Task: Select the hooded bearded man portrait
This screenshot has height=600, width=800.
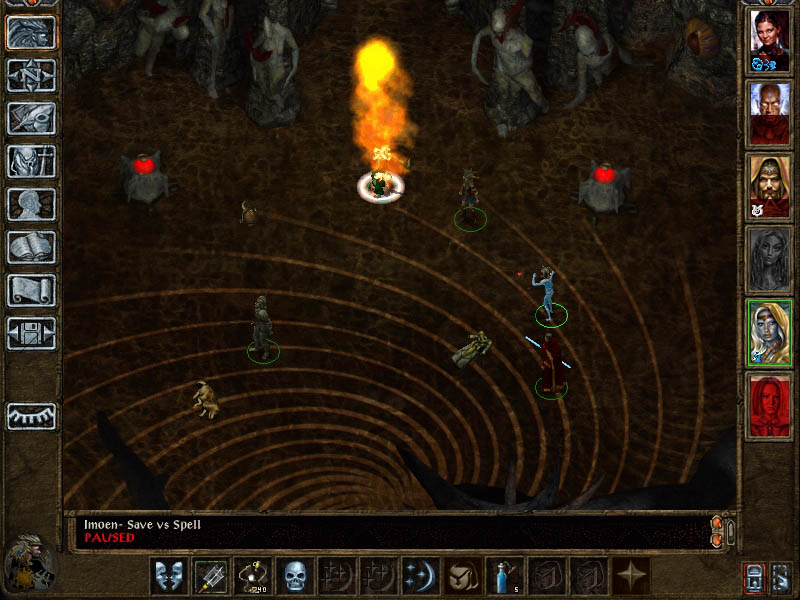Action: (769, 184)
